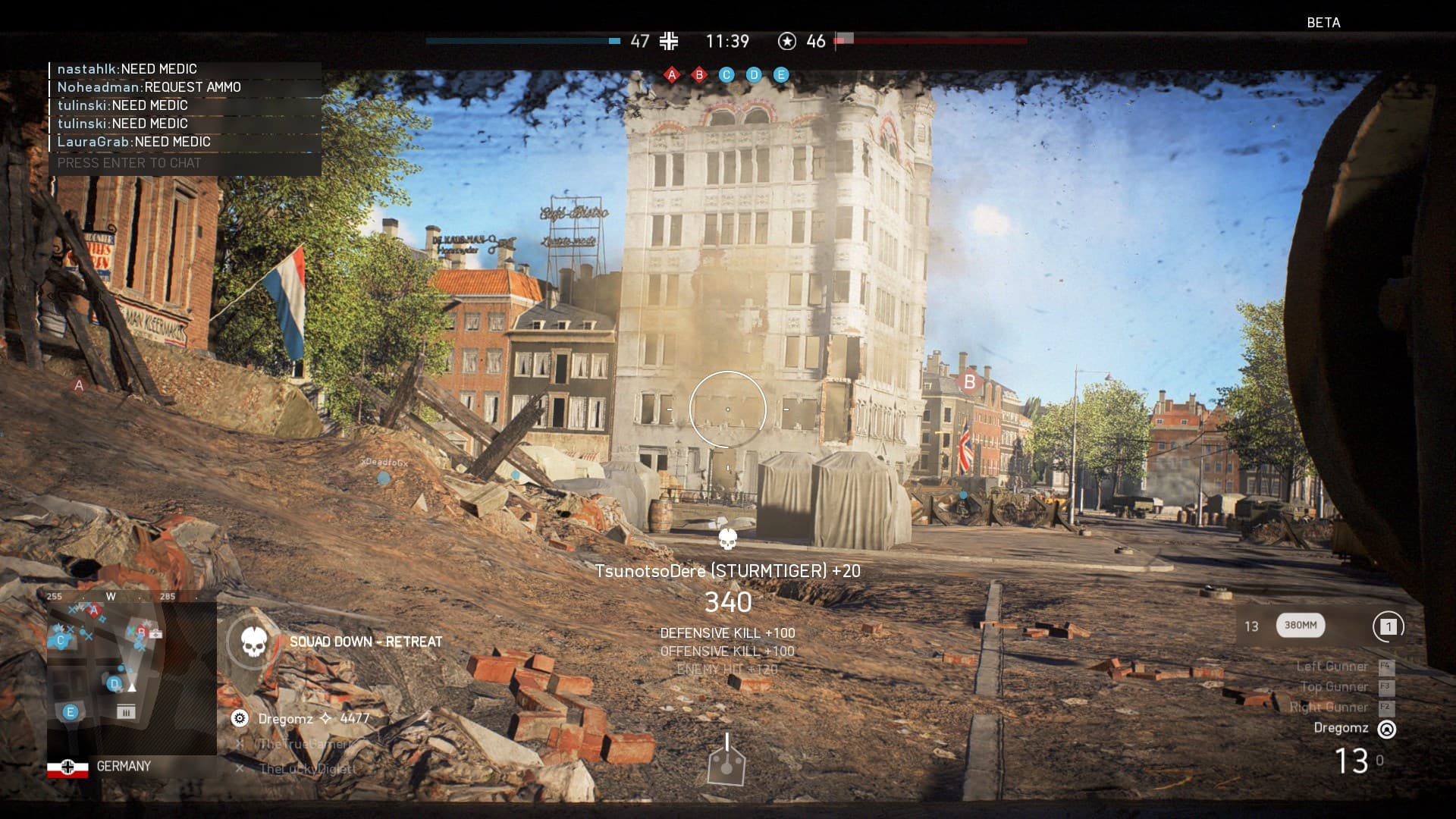Click the Germany team flag icon

pos(67,767)
